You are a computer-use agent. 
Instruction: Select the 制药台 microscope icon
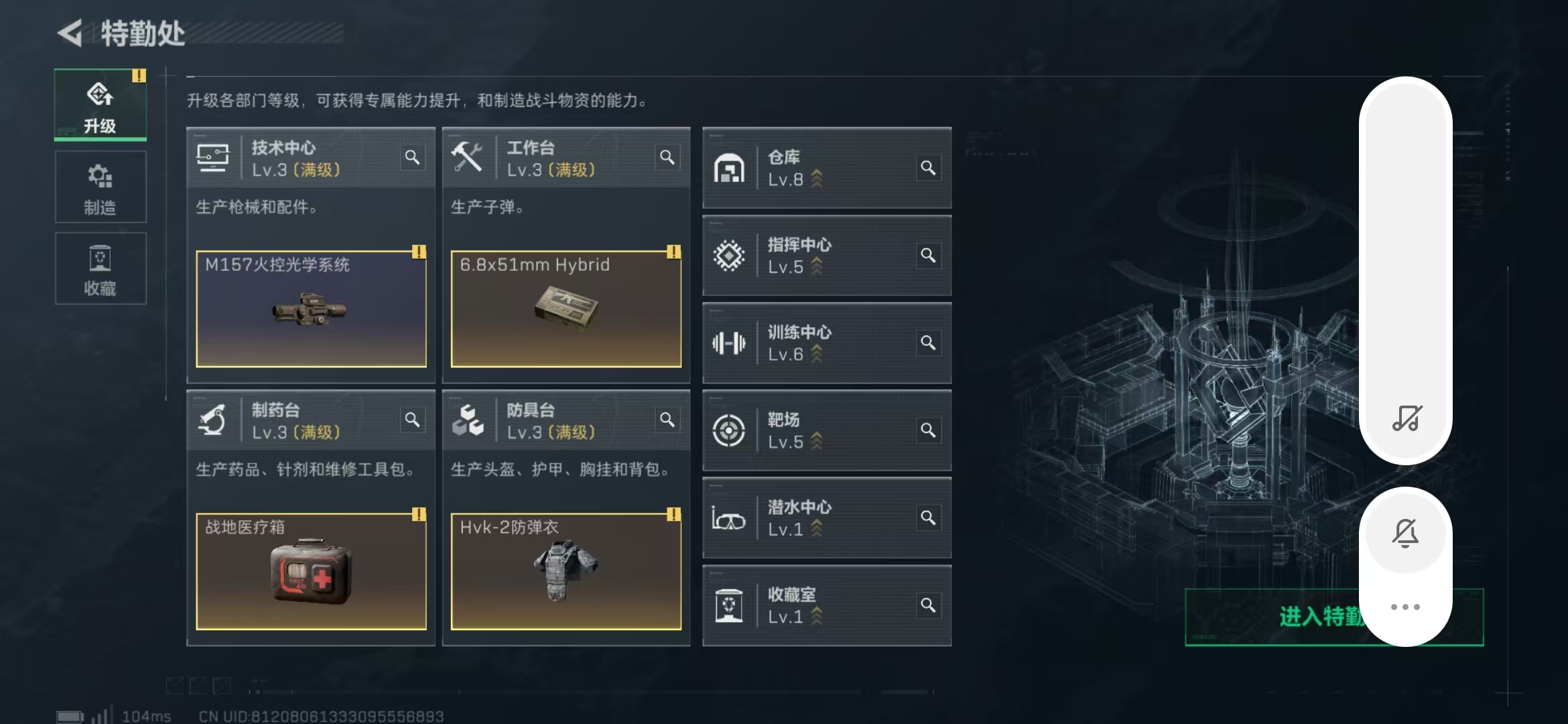click(213, 420)
